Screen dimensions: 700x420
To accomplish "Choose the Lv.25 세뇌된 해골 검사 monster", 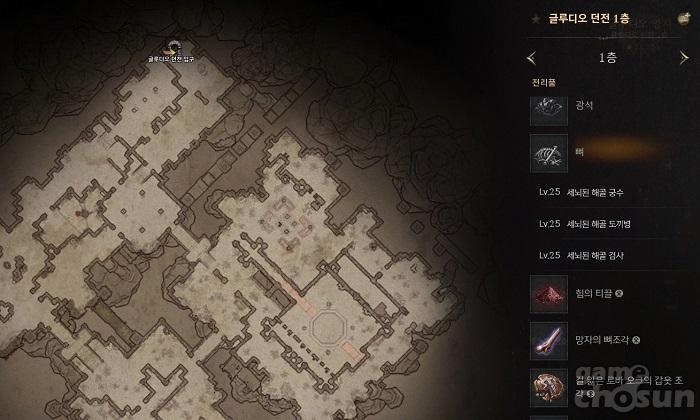I will coord(595,256).
